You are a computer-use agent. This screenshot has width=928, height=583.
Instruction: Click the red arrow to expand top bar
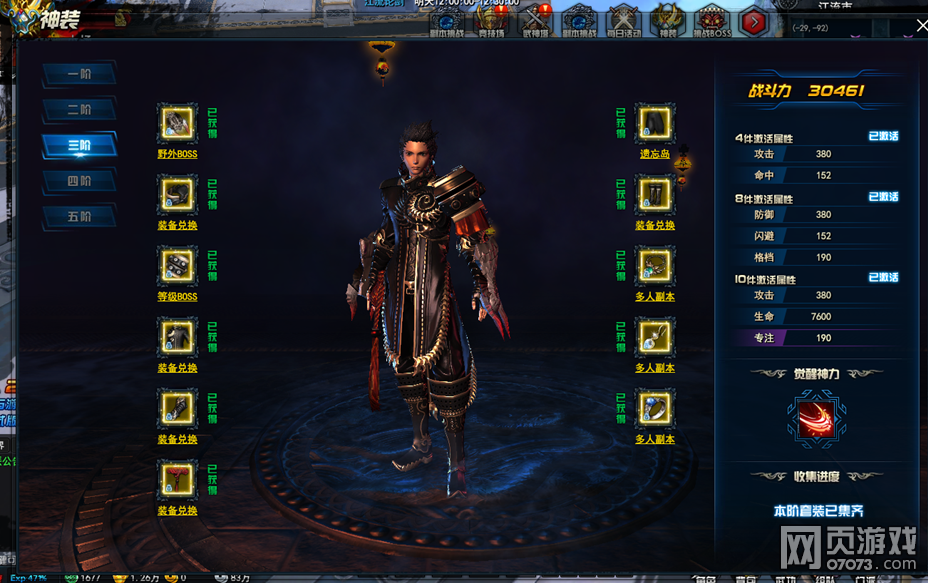click(755, 19)
